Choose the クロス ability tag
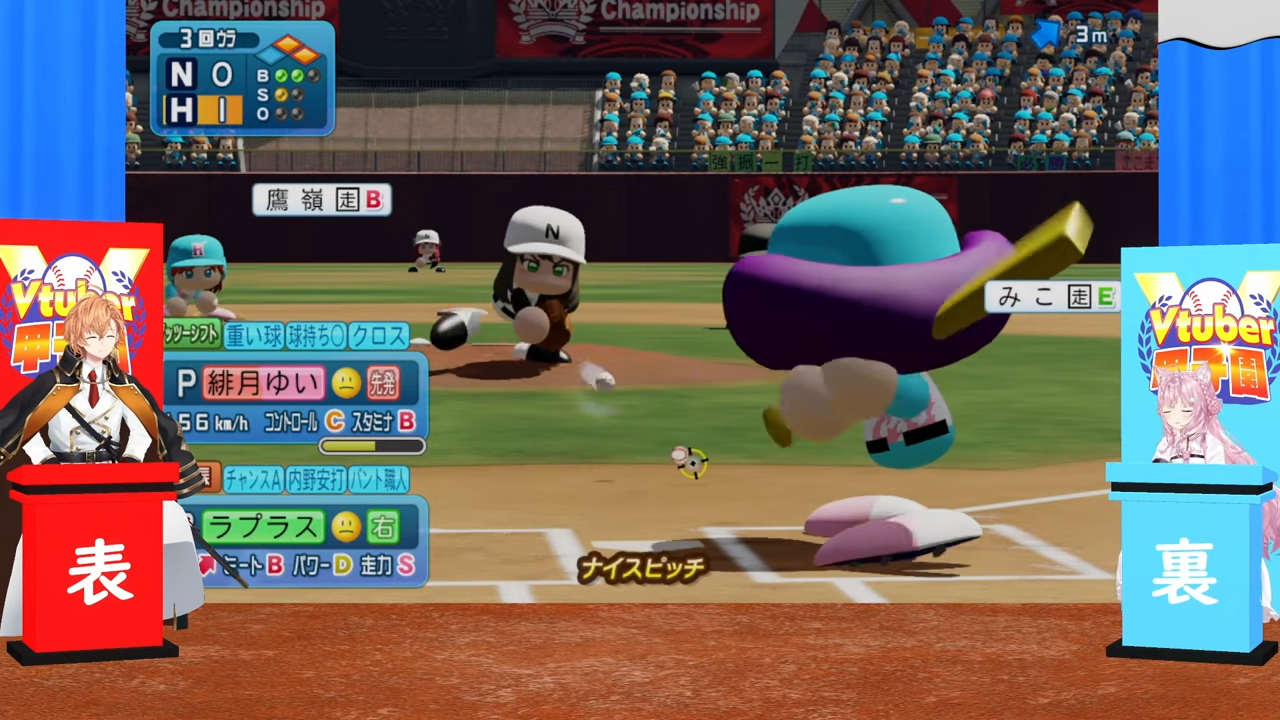 [379, 336]
